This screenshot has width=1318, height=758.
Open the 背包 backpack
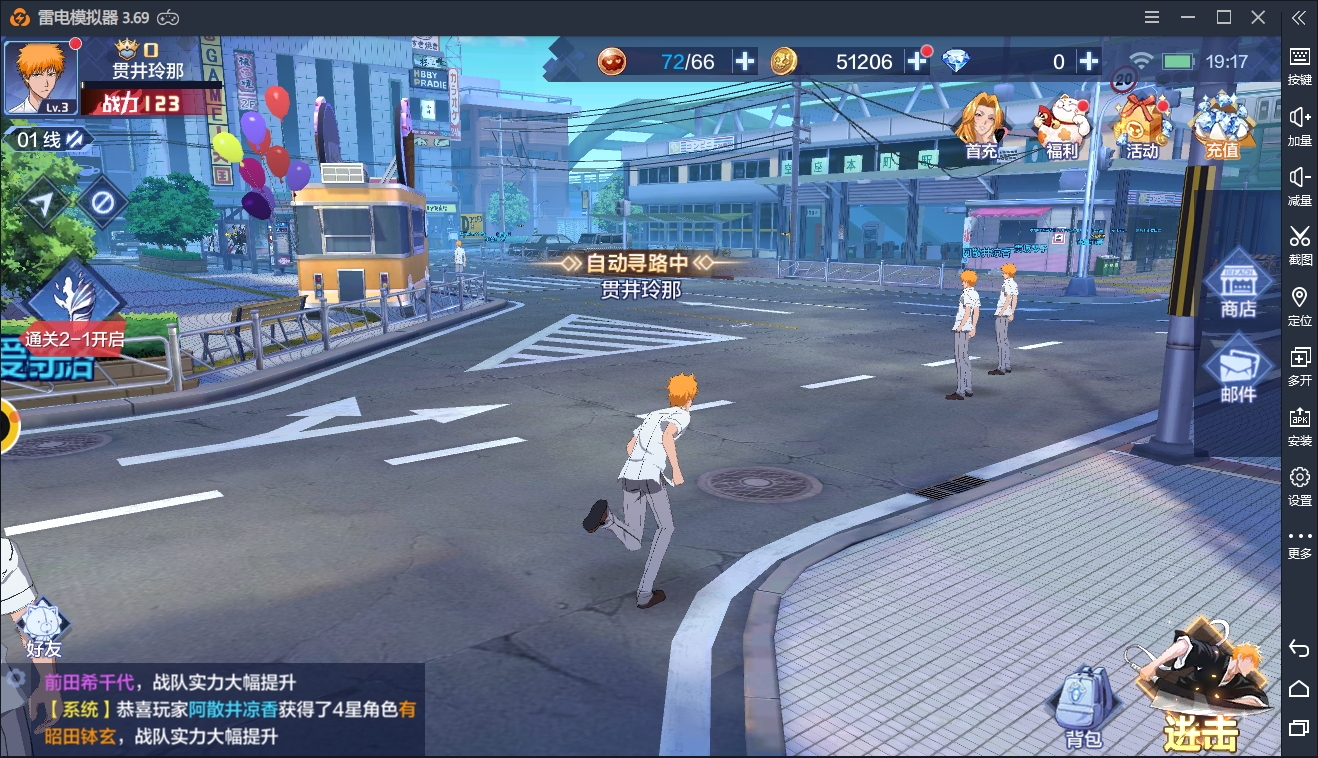coord(1083,708)
